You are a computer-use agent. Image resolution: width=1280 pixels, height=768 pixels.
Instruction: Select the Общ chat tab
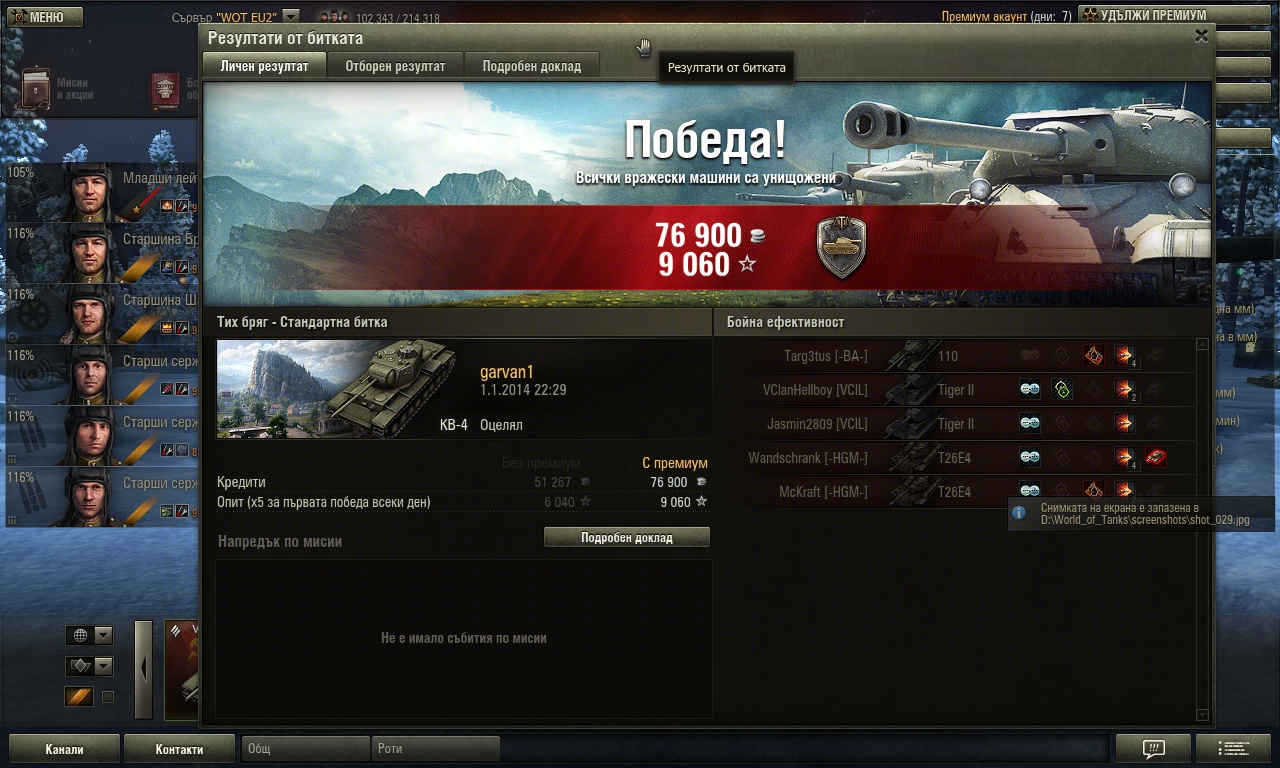[x=305, y=749]
